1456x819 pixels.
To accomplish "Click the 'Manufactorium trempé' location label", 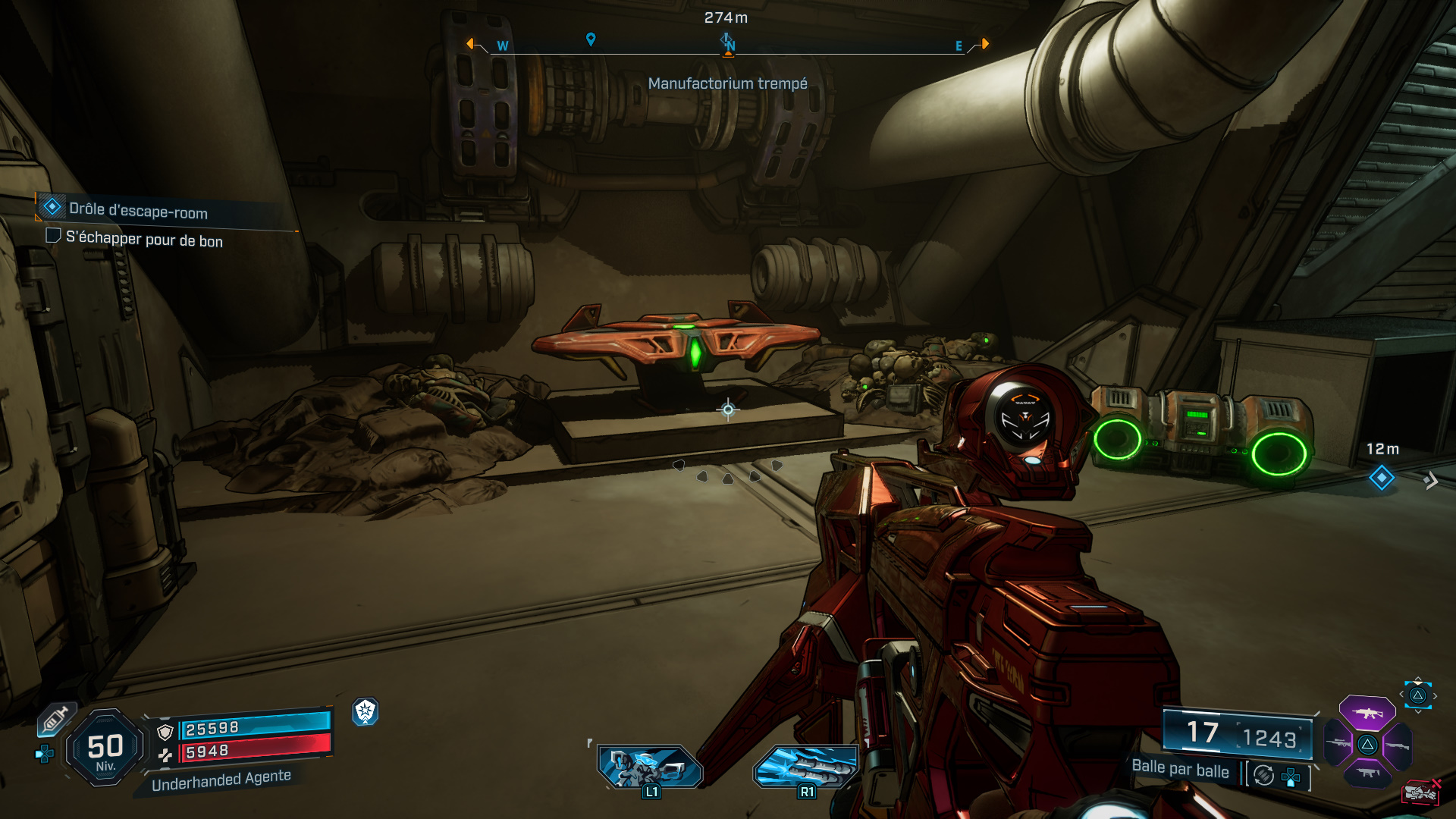I will 729,84.
